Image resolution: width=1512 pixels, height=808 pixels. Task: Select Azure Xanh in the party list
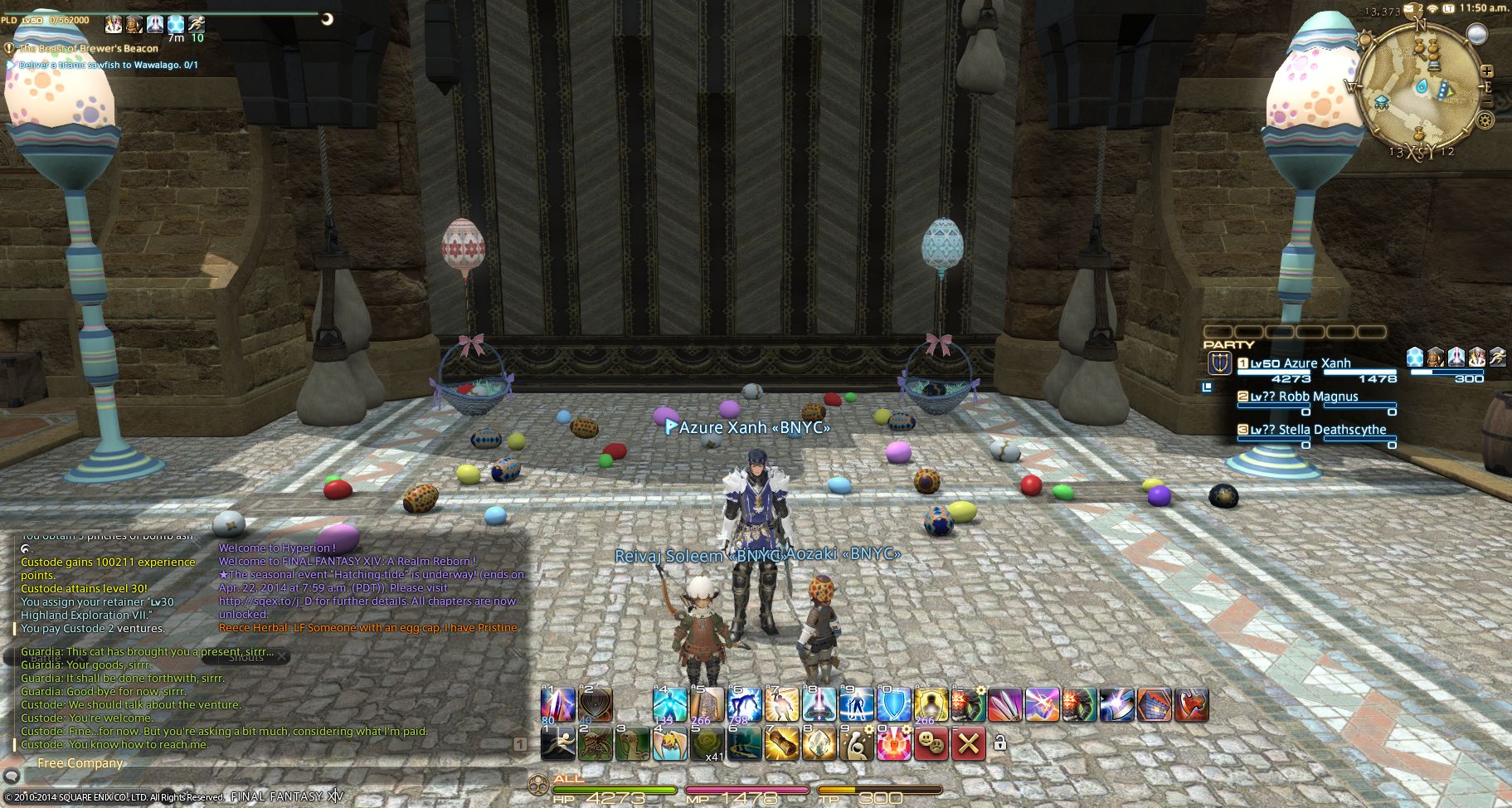point(1316,363)
